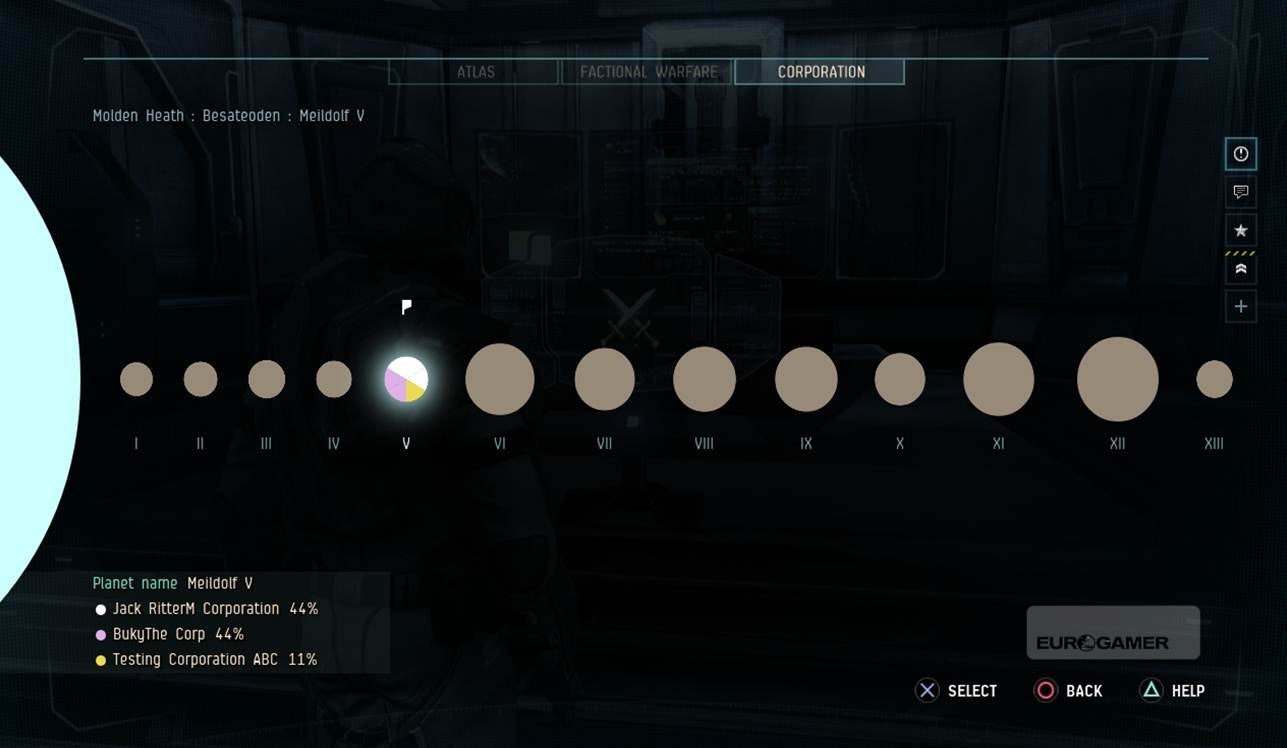Select planet I on the map

pyautogui.click(x=136, y=379)
